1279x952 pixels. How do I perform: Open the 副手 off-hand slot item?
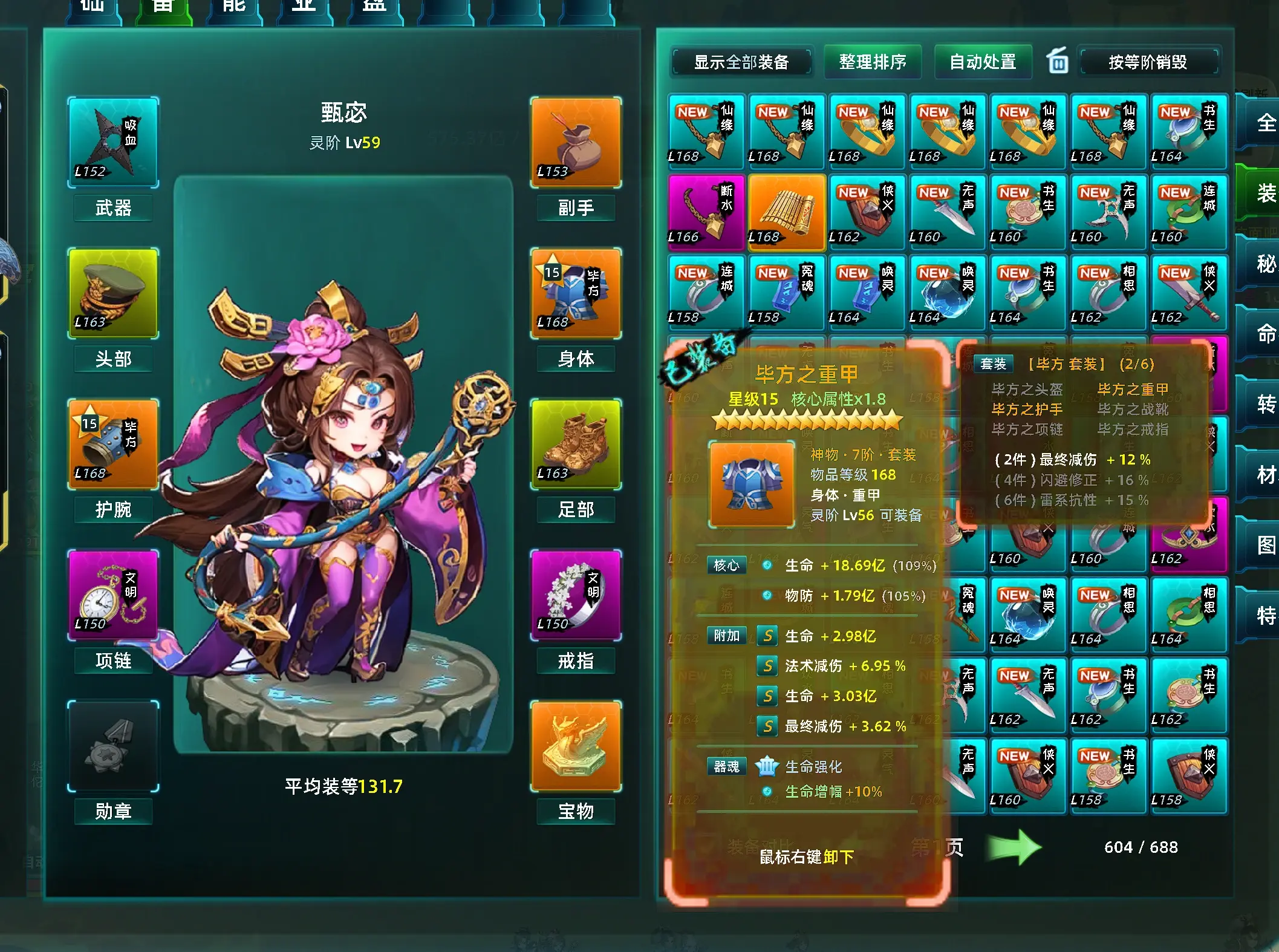click(575, 142)
